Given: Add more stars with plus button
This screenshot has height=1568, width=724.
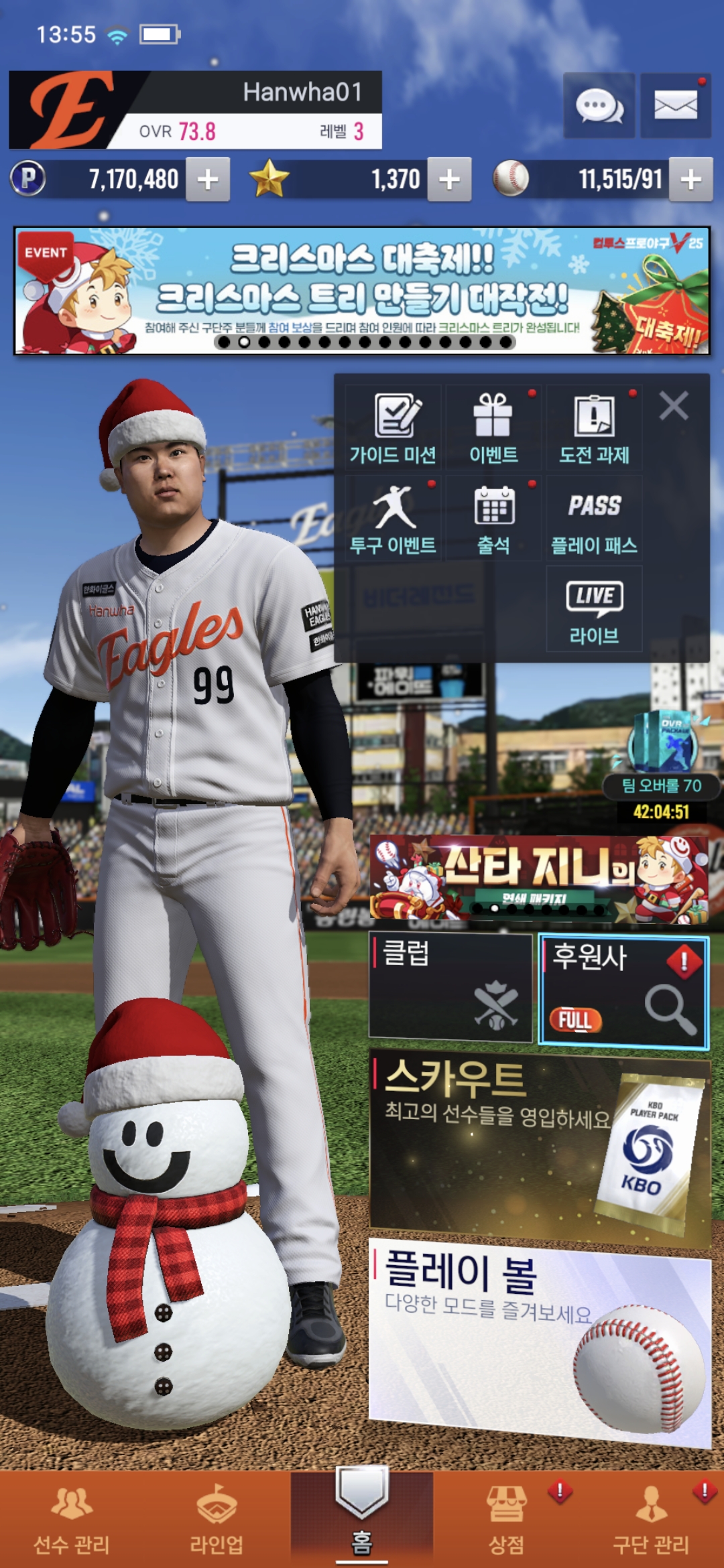Looking at the screenshot, I should pos(449,180).
